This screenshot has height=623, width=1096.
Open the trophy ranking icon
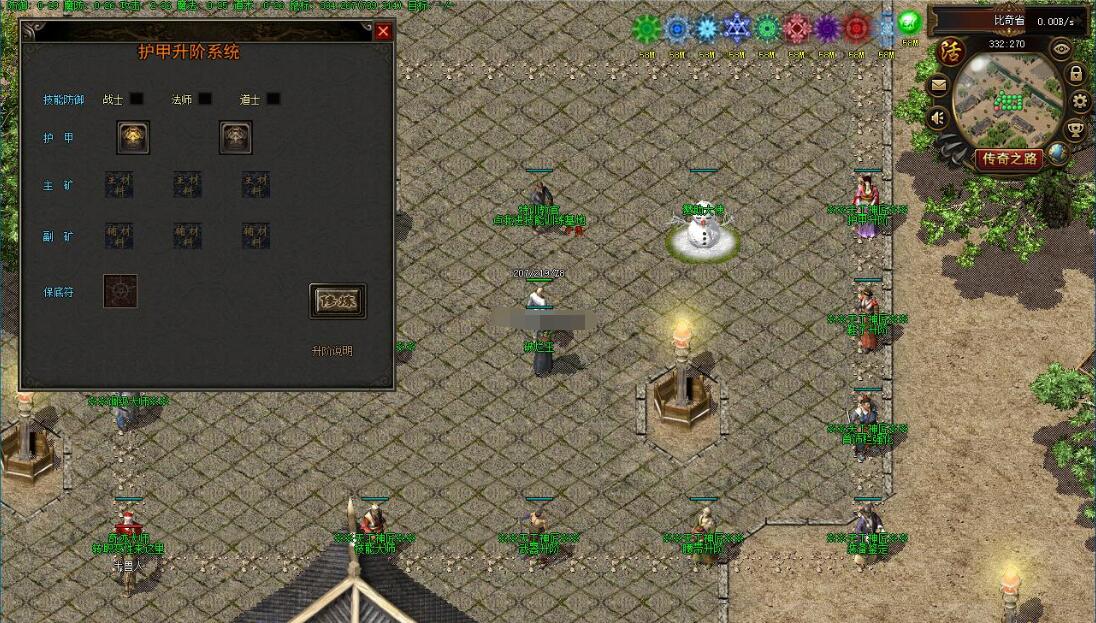1075,128
